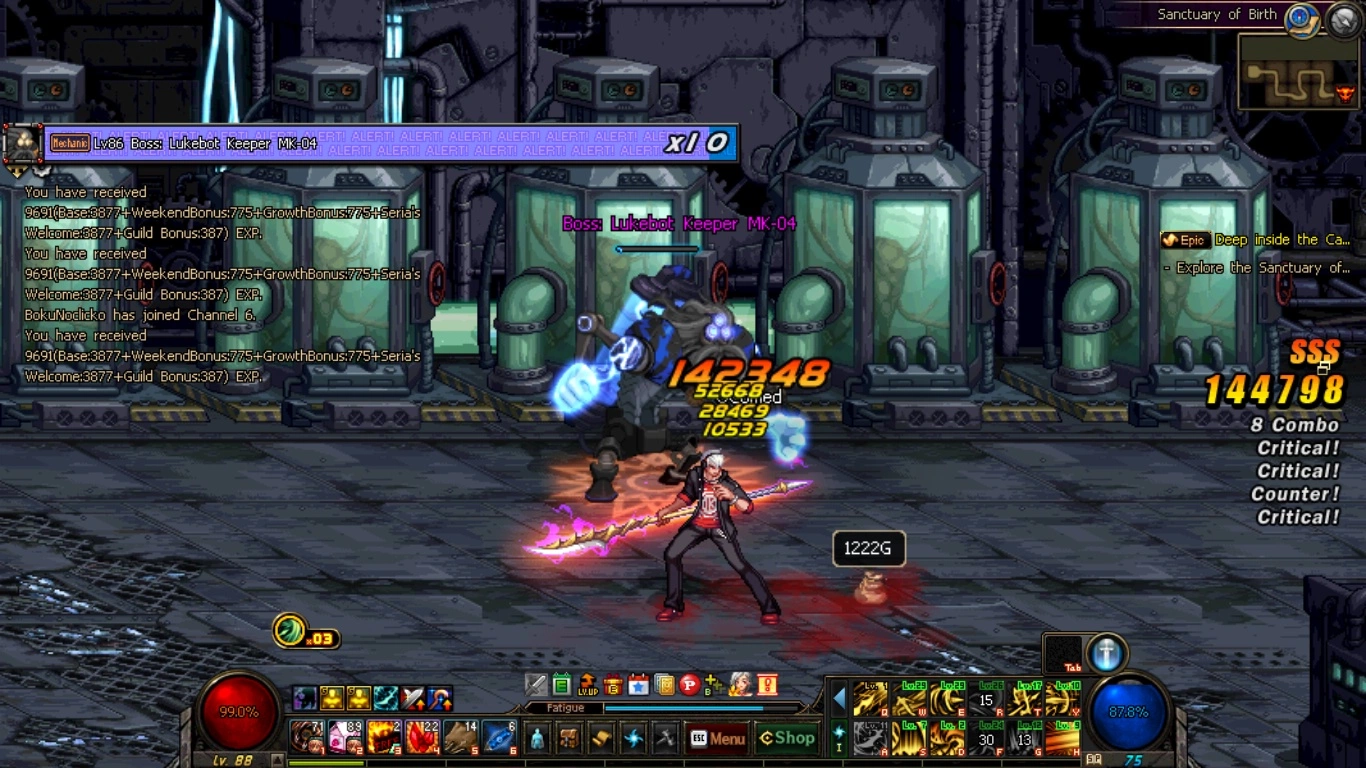The width and height of the screenshot is (1366, 768).
Task: Use the red crystal item in slot 4
Action: click(423, 737)
